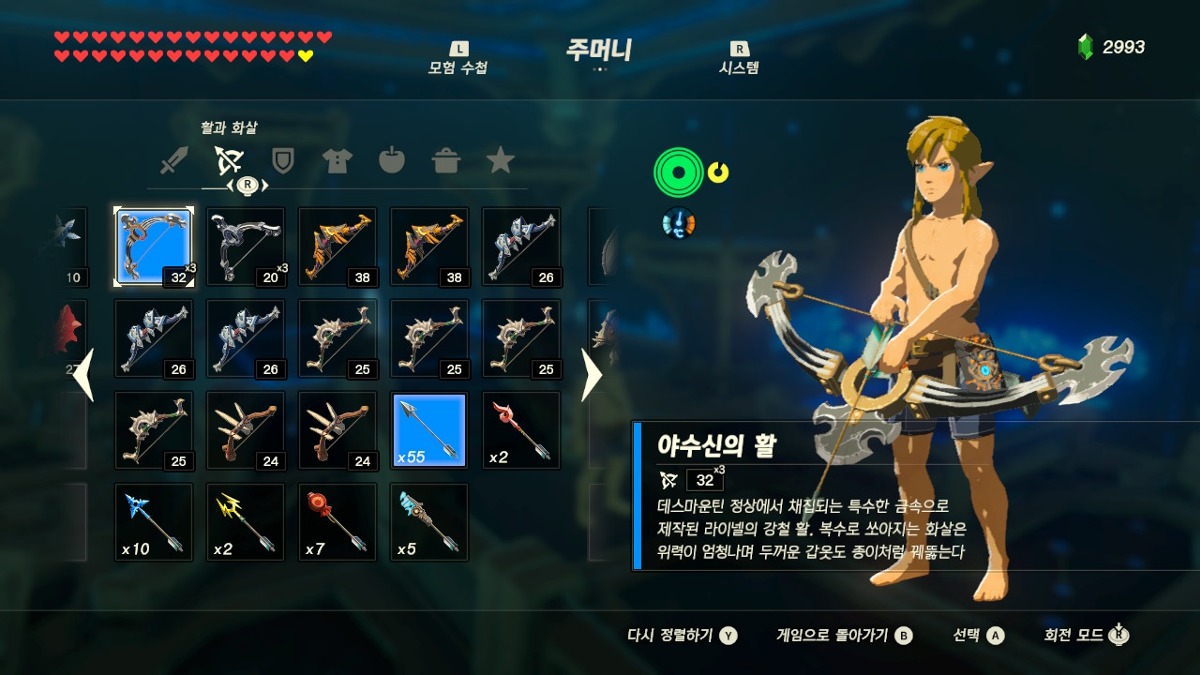
Task: Open the apple materials tab
Action: point(391,160)
